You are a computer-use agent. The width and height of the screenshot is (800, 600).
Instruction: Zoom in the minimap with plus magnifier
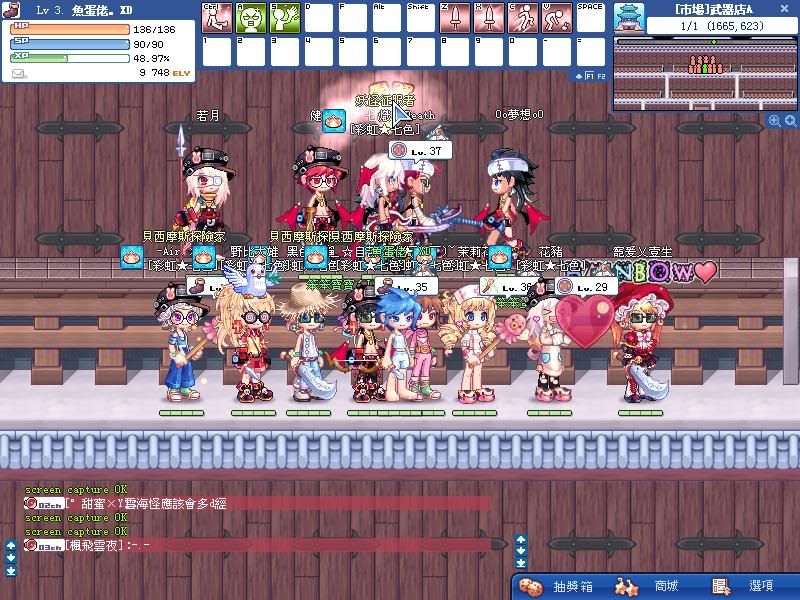[774, 121]
